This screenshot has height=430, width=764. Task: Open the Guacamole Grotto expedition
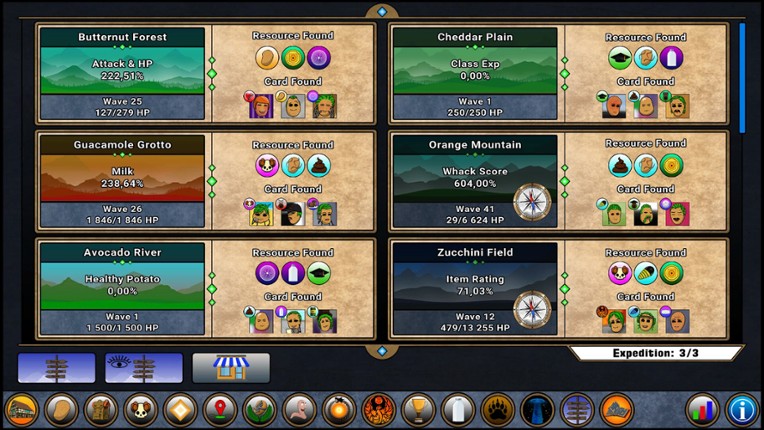[x=122, y=180]
